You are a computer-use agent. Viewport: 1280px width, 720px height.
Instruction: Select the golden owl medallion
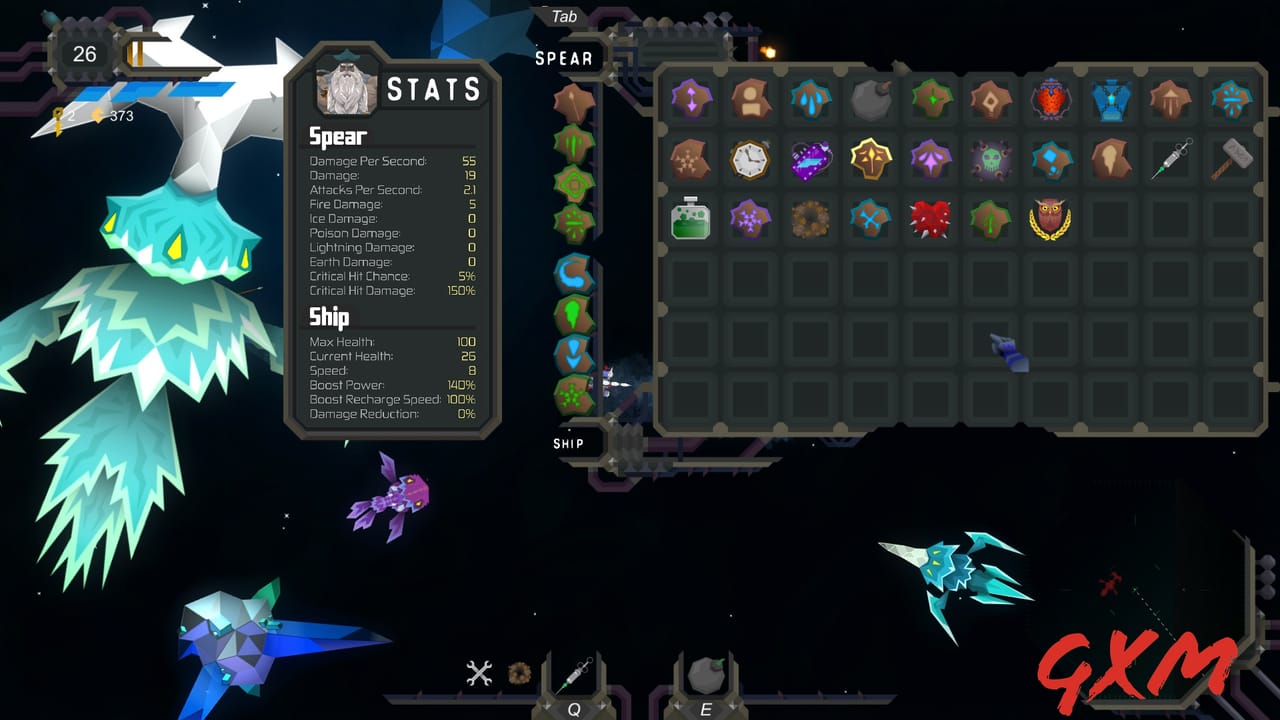[1051, 219]
